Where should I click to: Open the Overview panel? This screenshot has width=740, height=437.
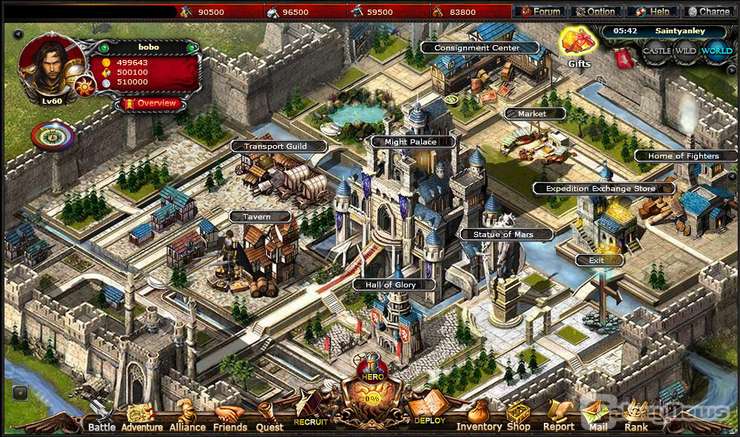(x=152, y=103)
